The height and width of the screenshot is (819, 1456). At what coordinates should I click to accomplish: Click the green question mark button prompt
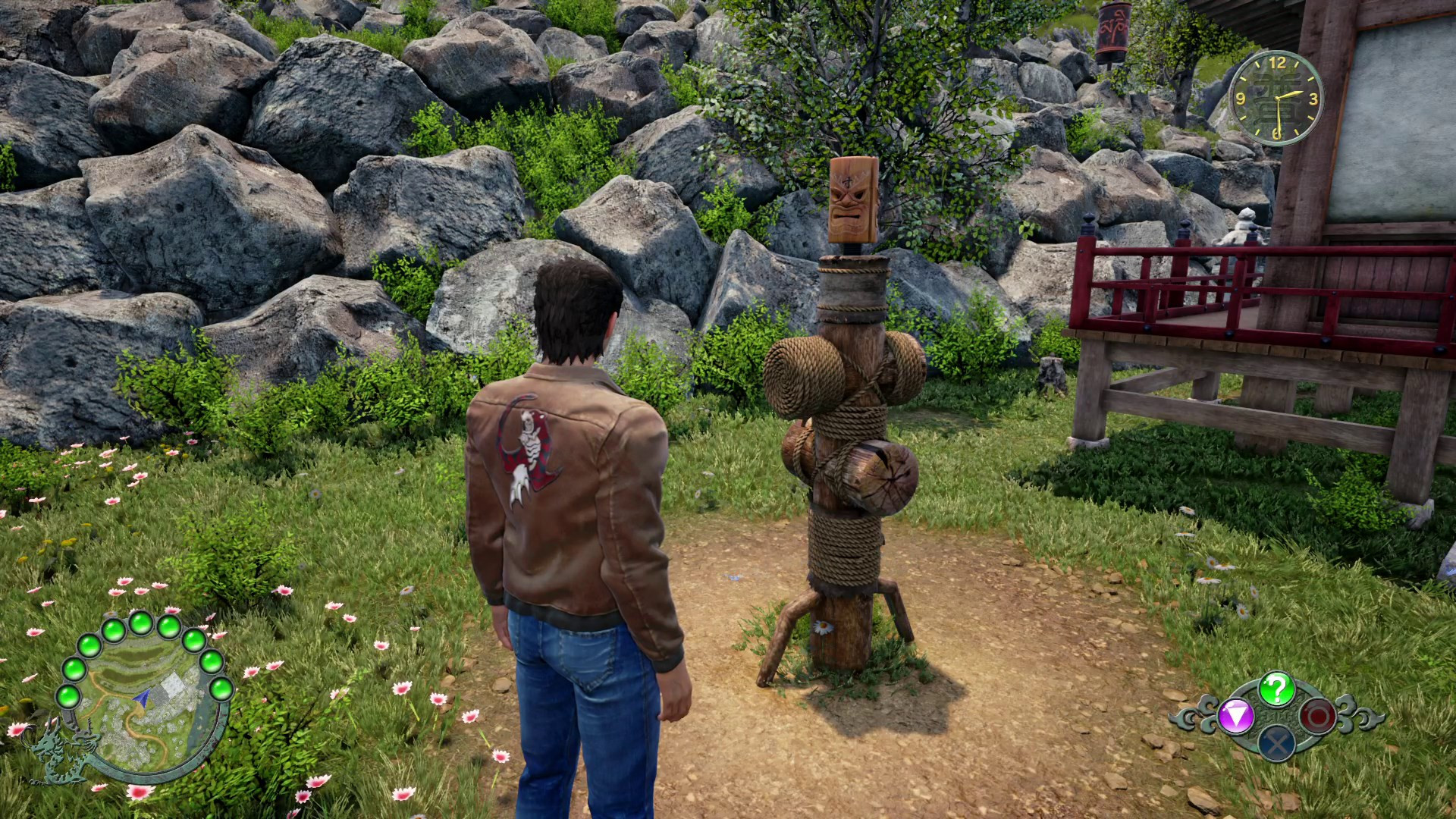[1276, 689]
